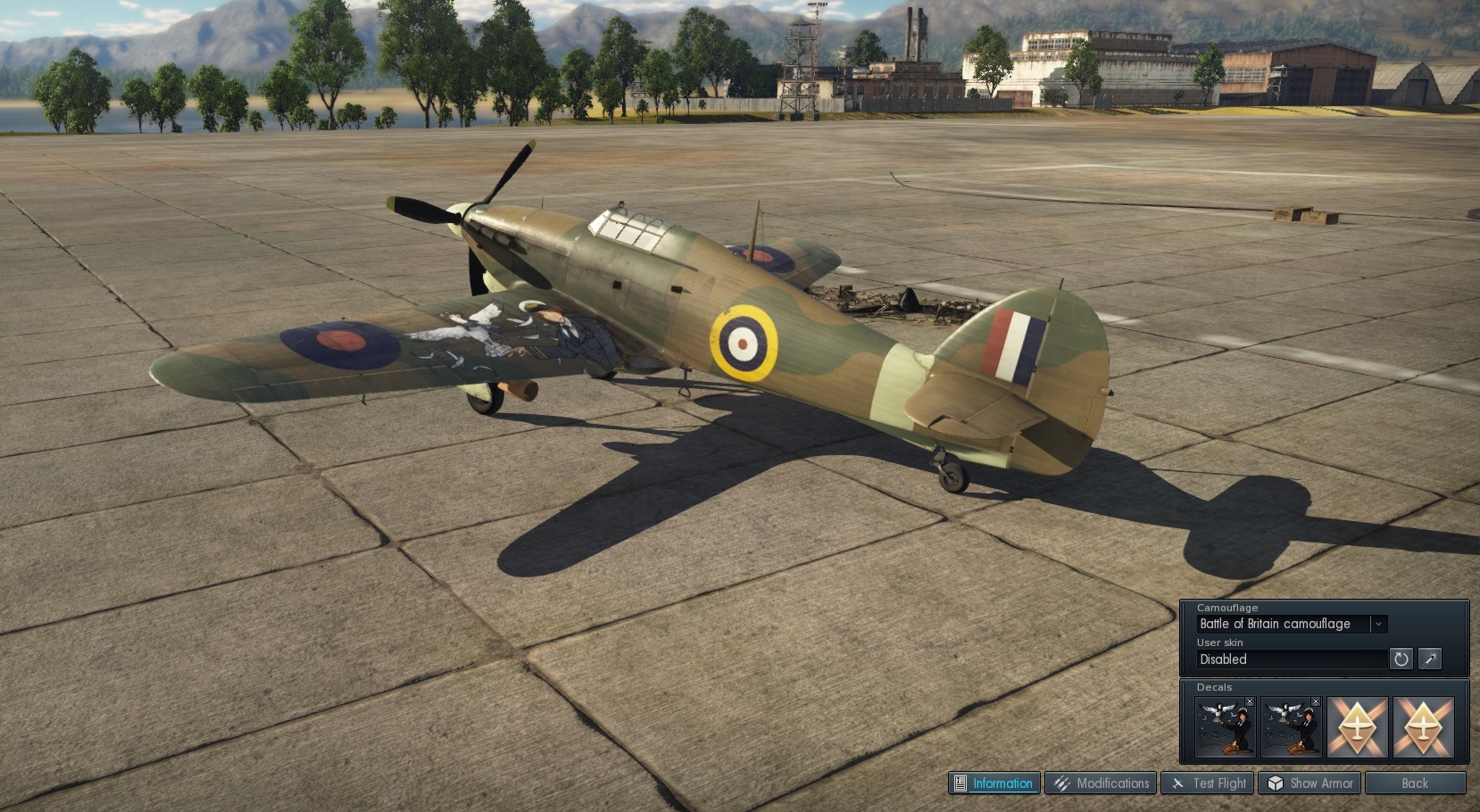
Task: Expand the Battle of Britain camouflage dropdown
Action: pyautogui.click(x=1378, y=624)
